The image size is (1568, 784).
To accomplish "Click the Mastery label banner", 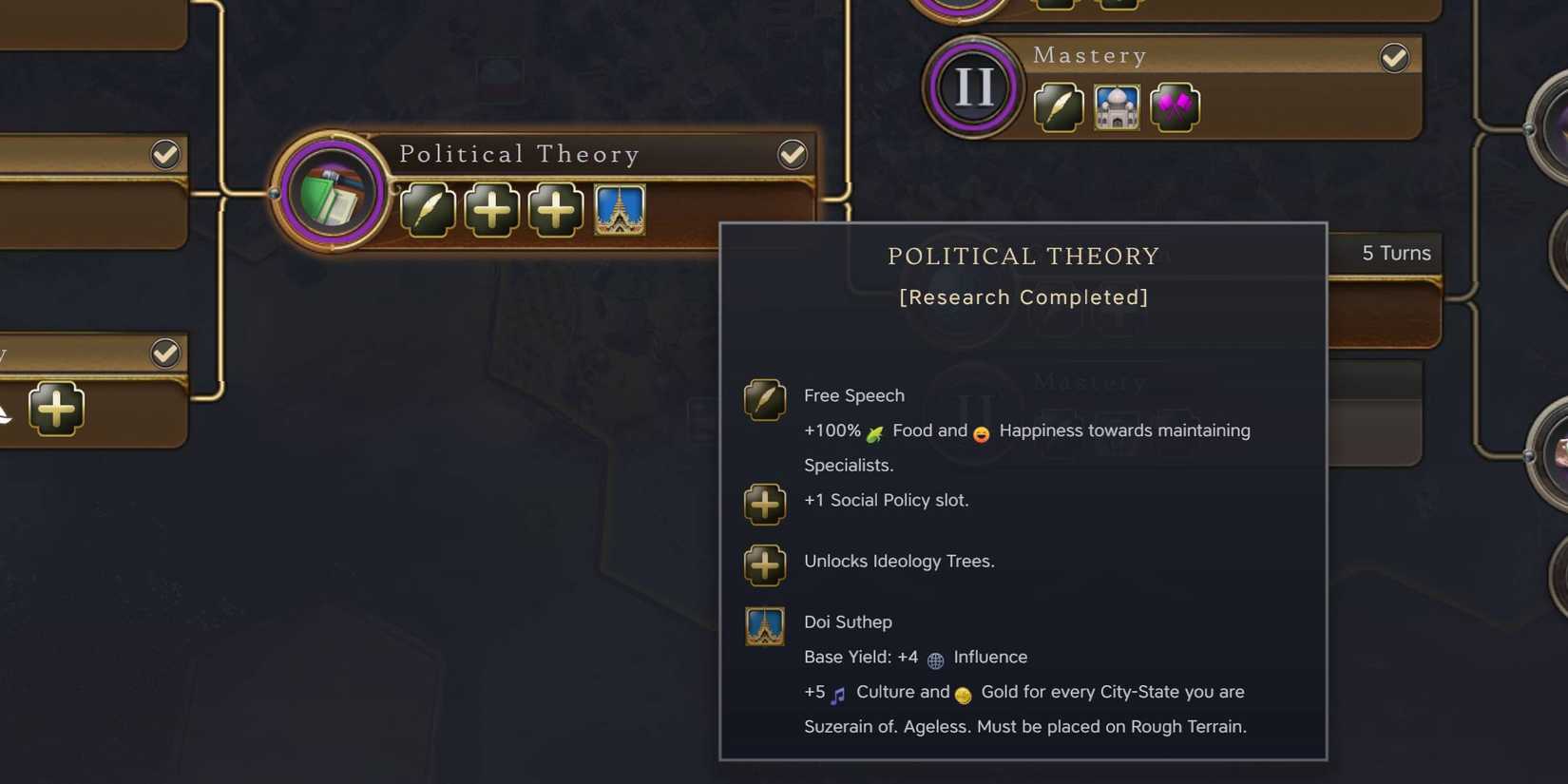I will tap(1089, 56).
